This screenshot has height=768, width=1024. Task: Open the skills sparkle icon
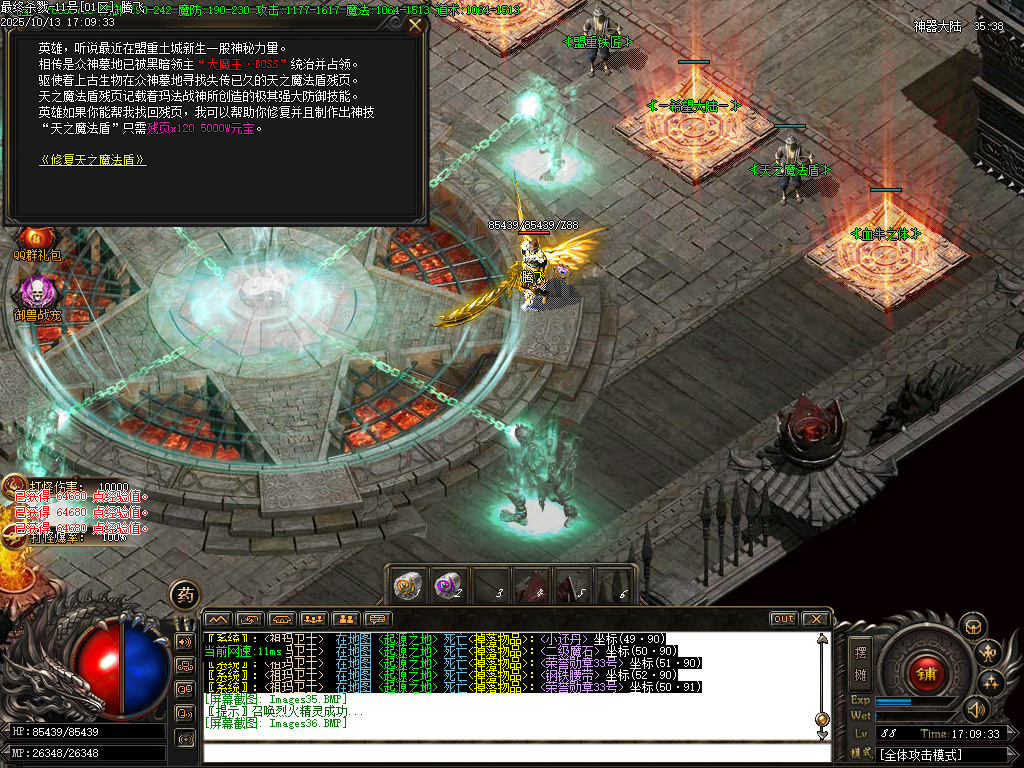[x=991, y=683]
